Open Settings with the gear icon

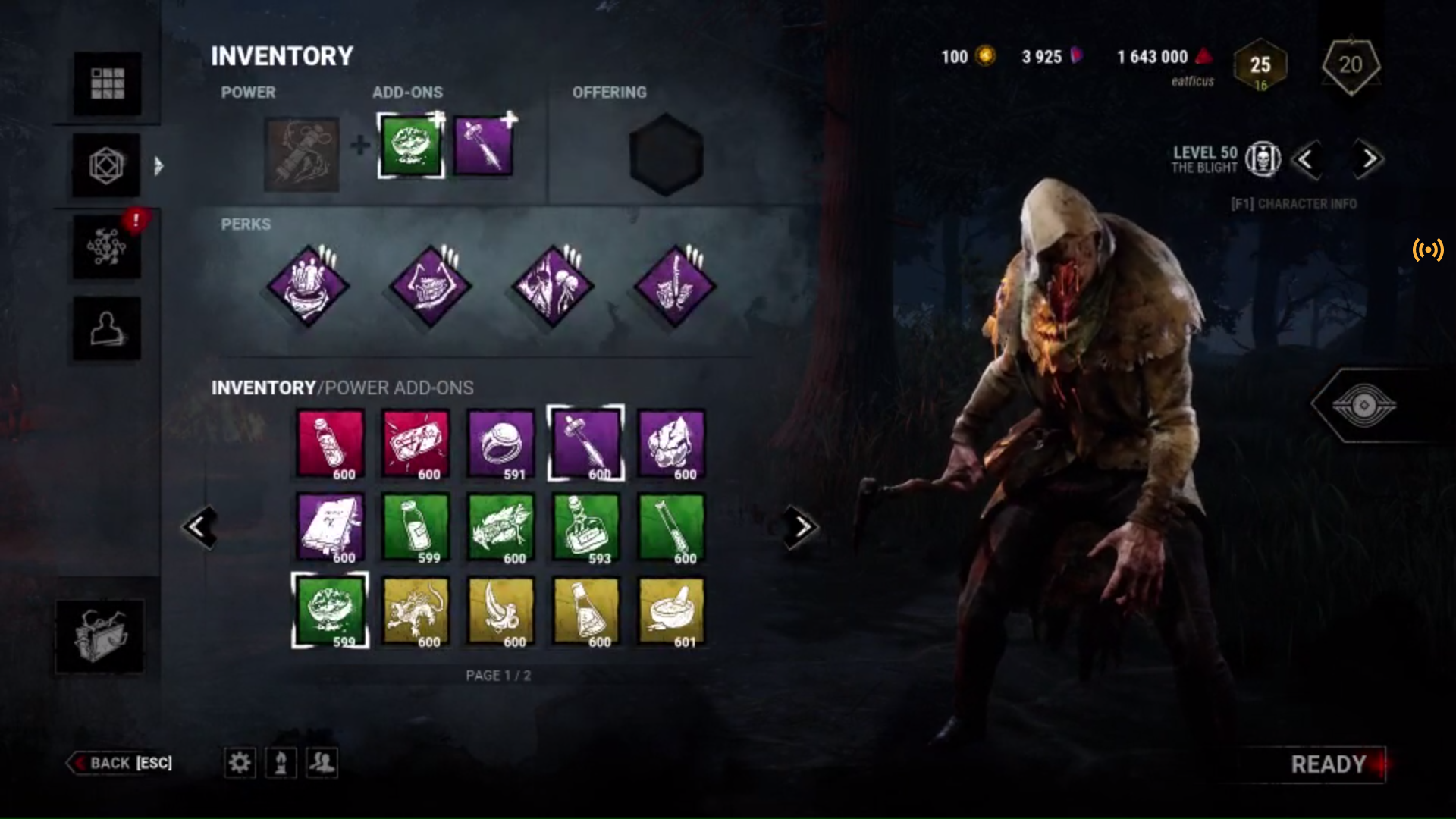[x=240, y=763]
